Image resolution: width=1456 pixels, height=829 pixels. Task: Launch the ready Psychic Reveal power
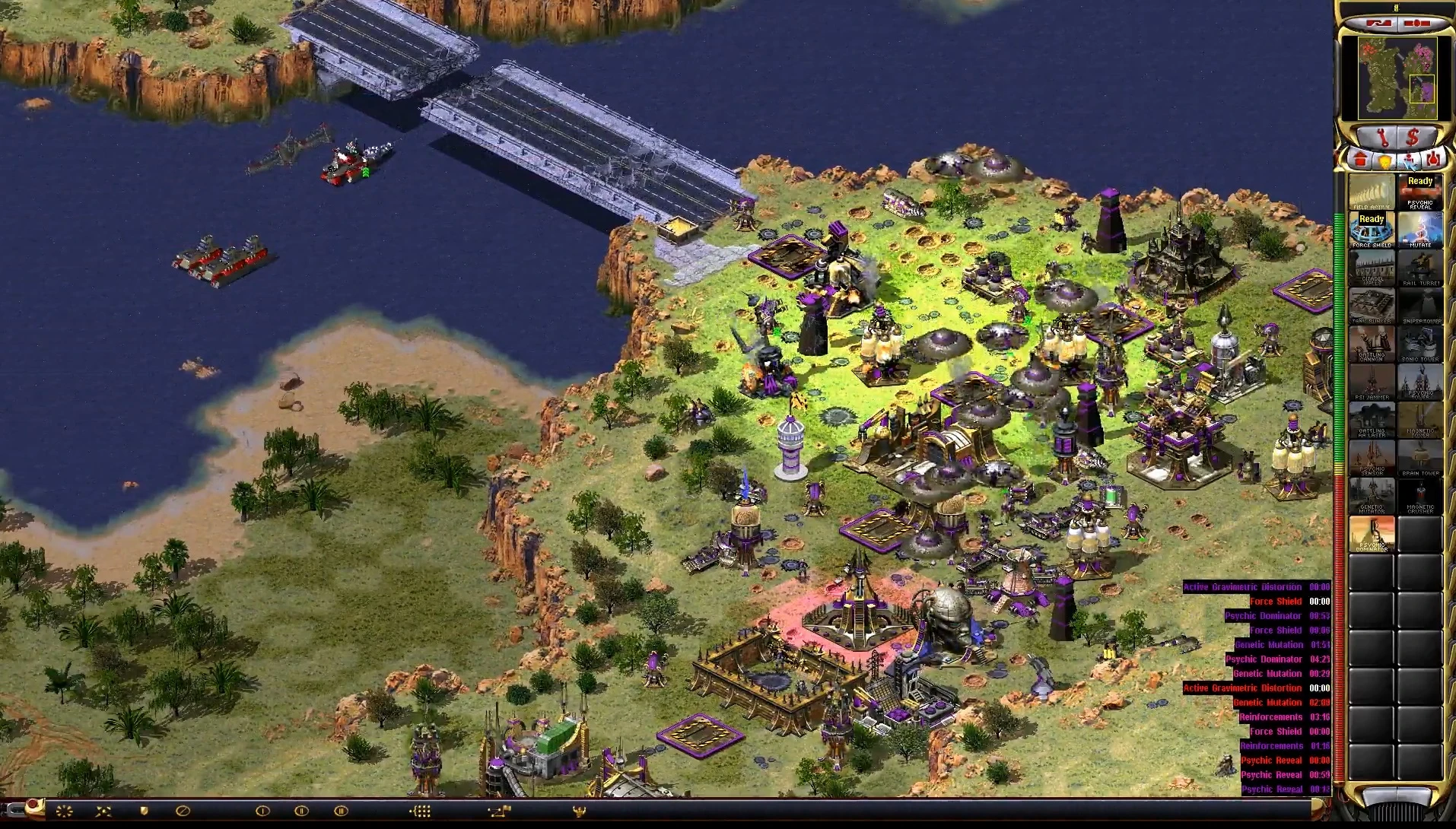1420,192
